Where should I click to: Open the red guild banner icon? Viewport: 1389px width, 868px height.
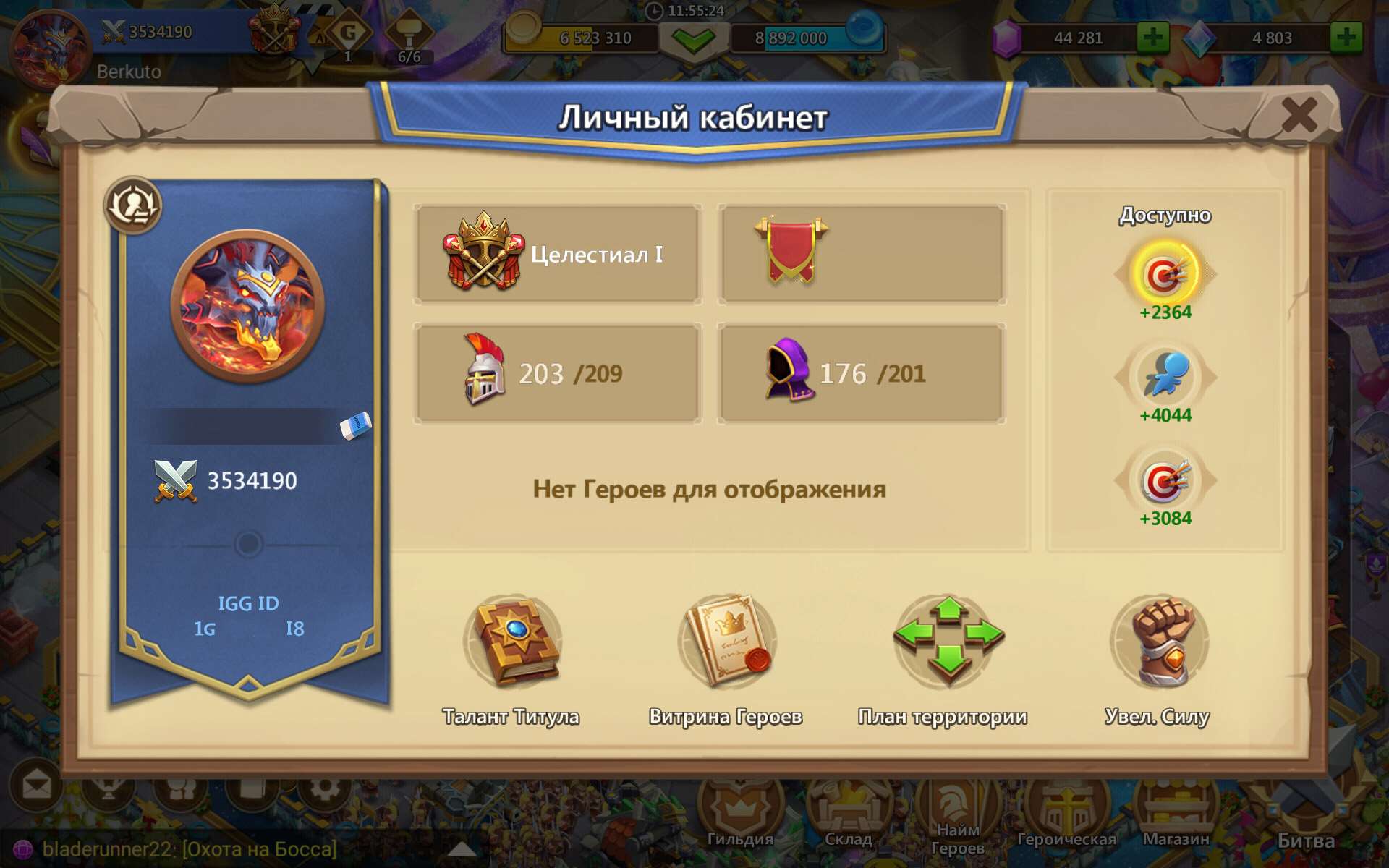(791, 250)
